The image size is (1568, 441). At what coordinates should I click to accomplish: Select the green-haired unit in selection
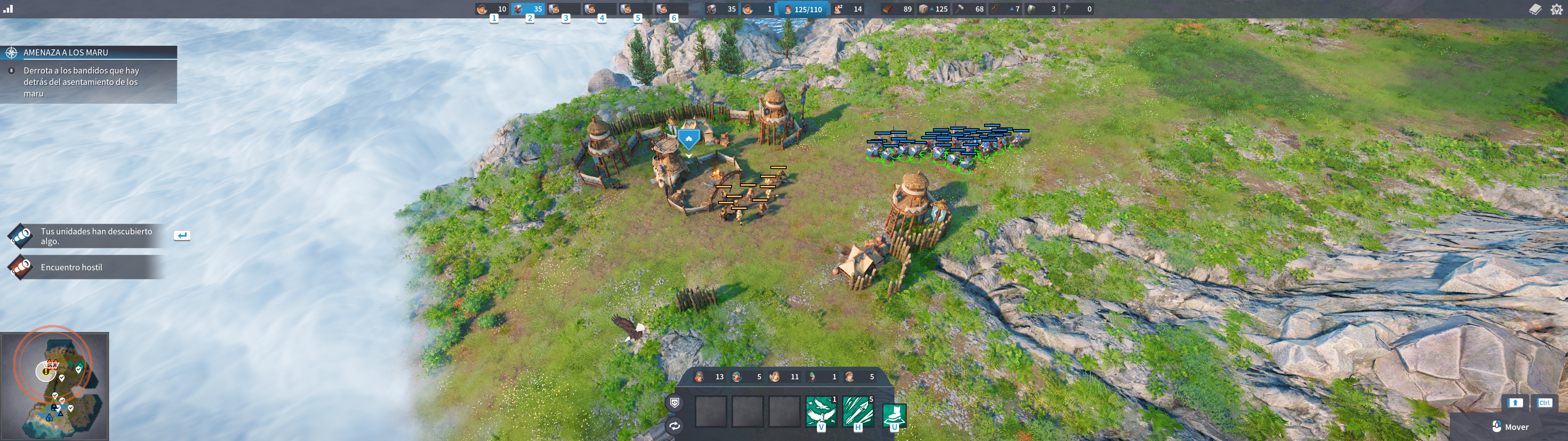pos(822,377)
